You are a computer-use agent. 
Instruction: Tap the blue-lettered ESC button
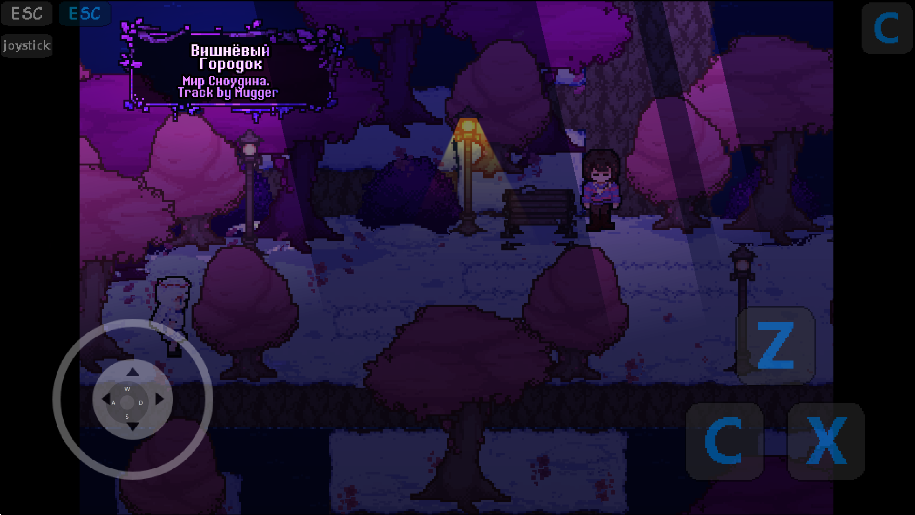click(85, 14)
